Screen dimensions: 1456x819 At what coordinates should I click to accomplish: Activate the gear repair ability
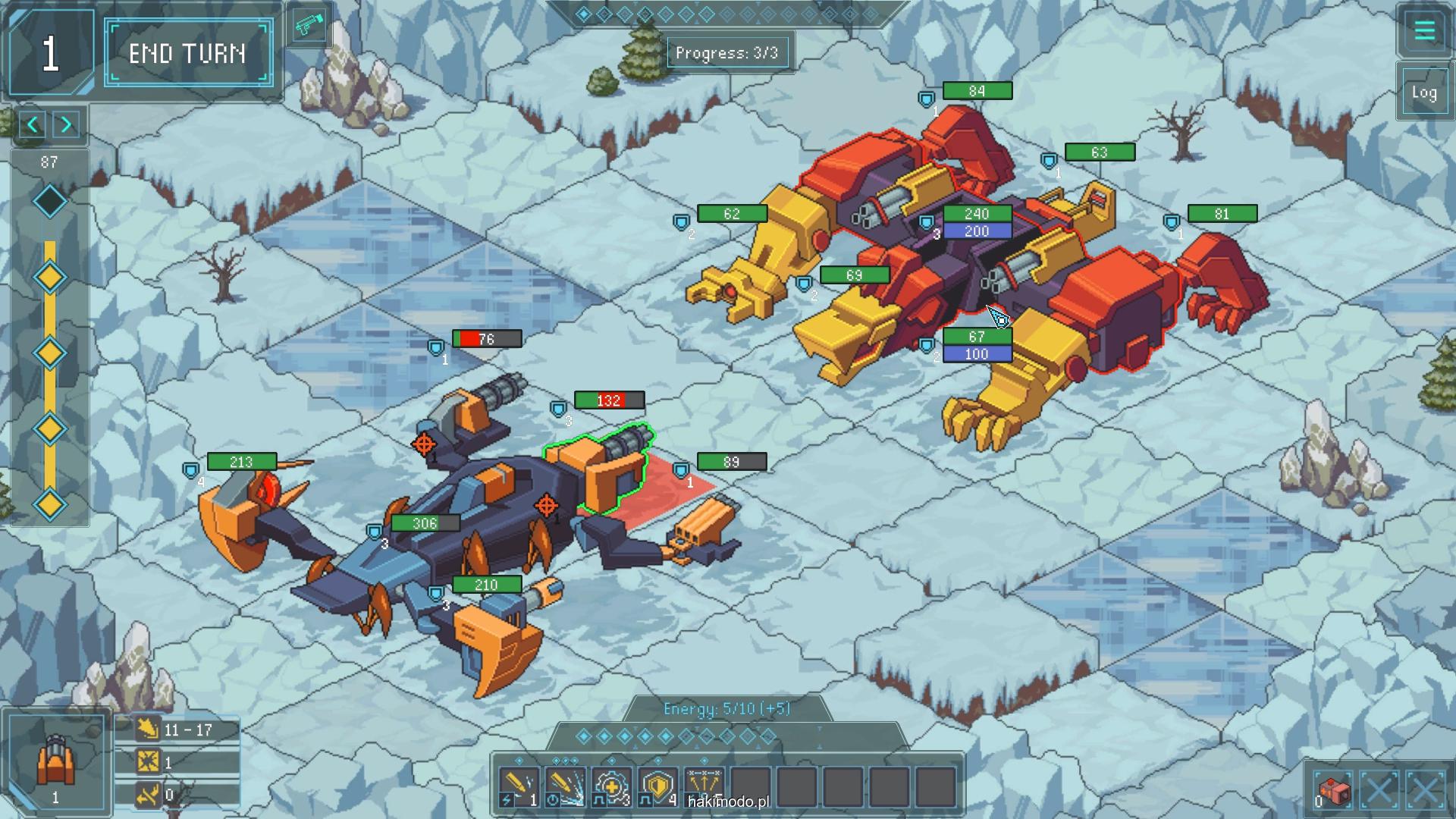pos(611,786)
